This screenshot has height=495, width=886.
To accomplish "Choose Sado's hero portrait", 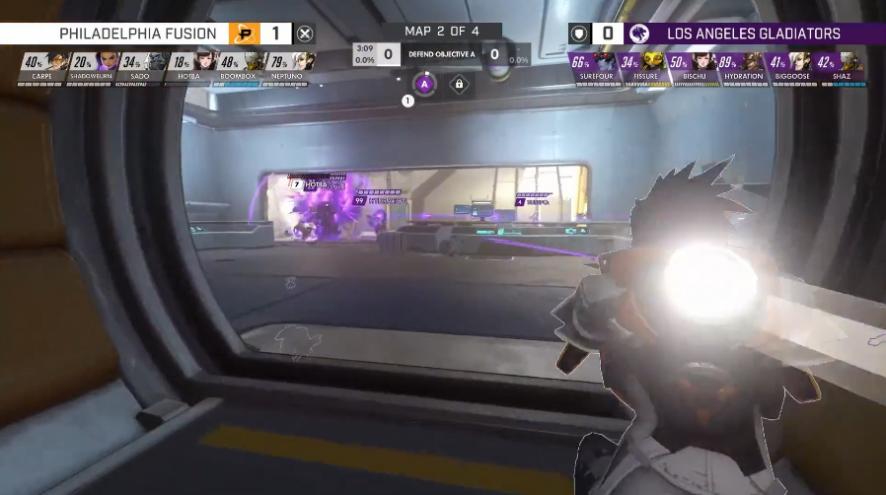I will coord(155,62).
